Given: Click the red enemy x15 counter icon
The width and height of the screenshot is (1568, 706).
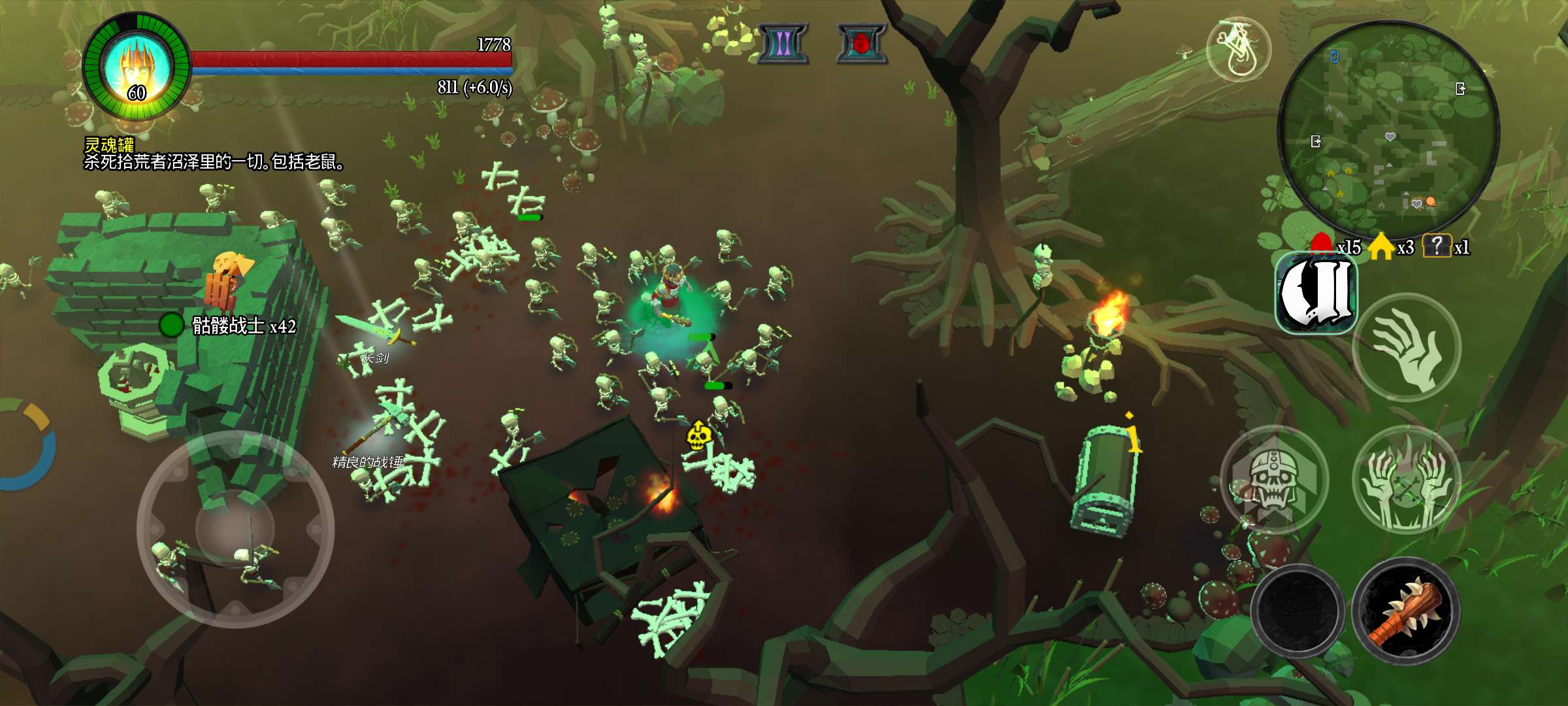Looking at the screenshot, I should point(1322,245).
